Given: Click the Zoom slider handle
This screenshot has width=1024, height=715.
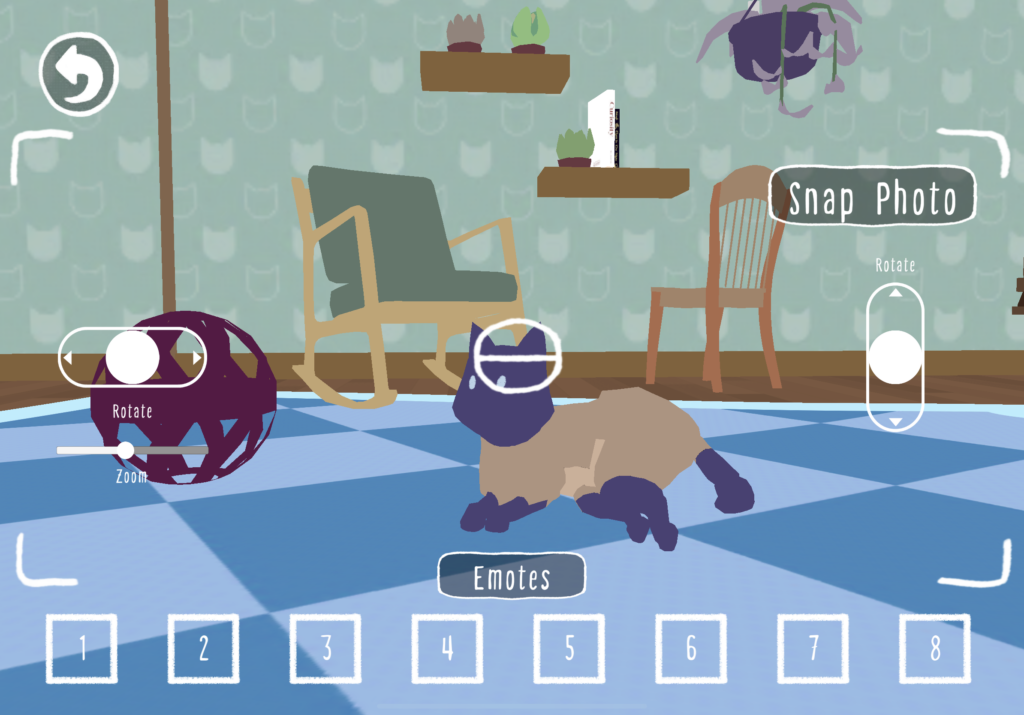Looking at the screenshot, I should [x=126, y=450].
